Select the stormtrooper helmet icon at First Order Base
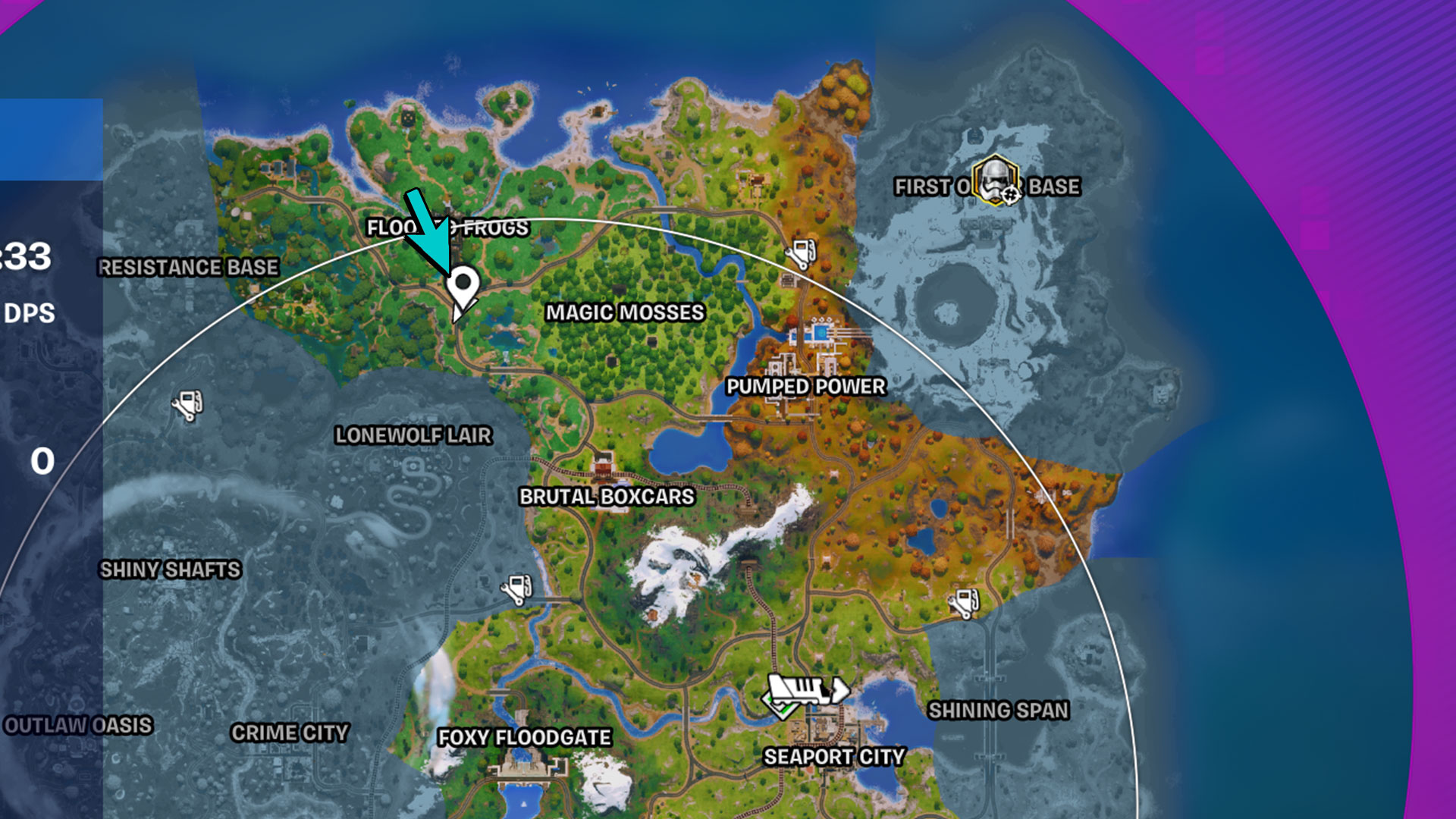Image resolution: width=1456 pixels, height=819 pixels. (x=996, y=180)
